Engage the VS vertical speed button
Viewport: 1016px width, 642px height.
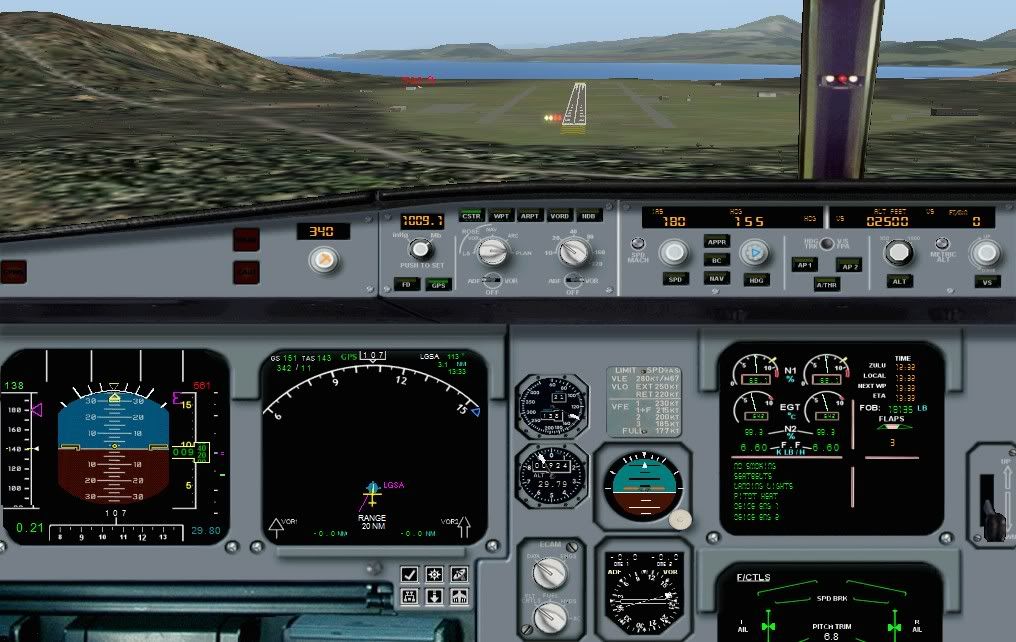[986, 281]
